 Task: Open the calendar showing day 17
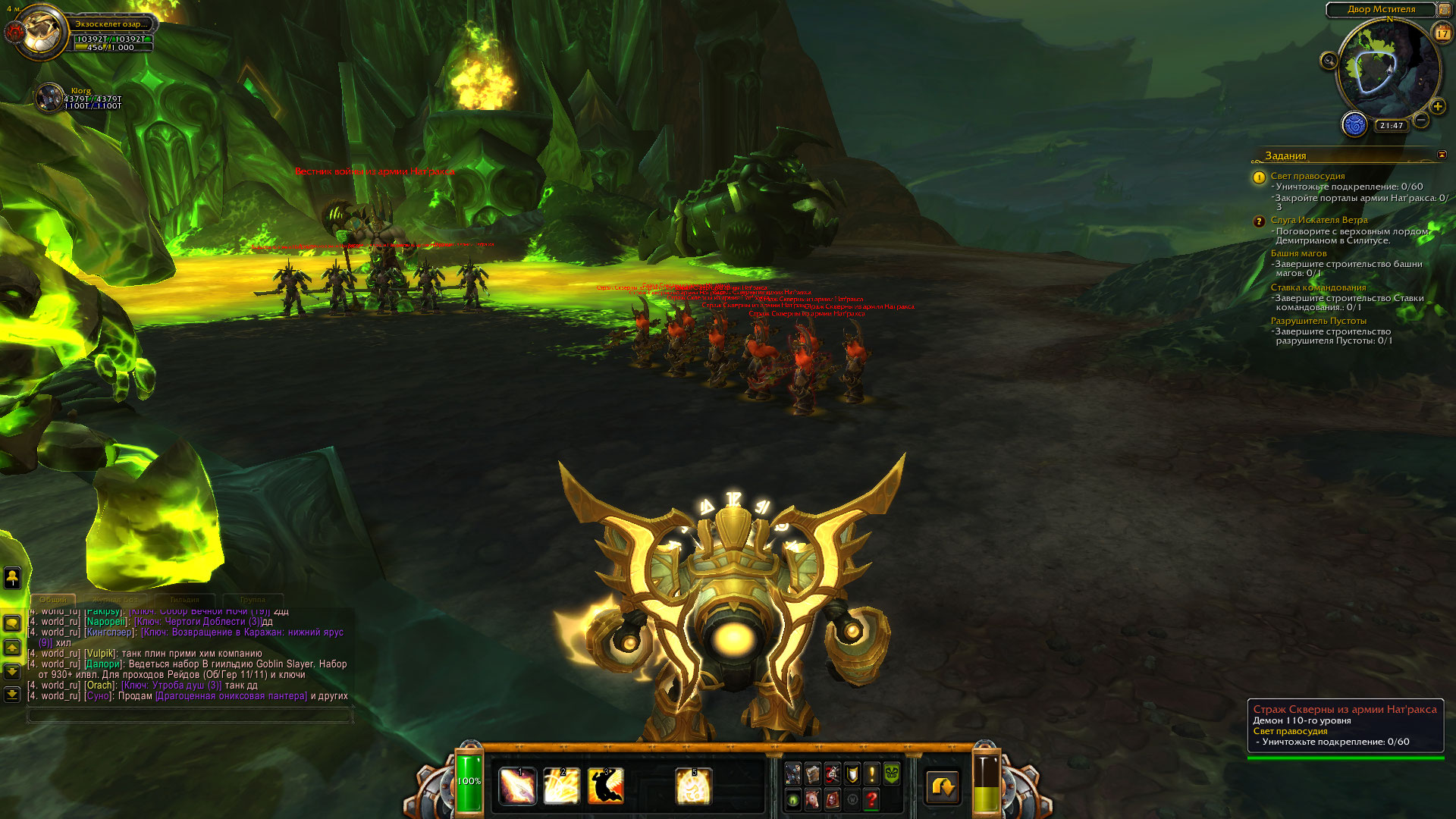(1442, 33)
